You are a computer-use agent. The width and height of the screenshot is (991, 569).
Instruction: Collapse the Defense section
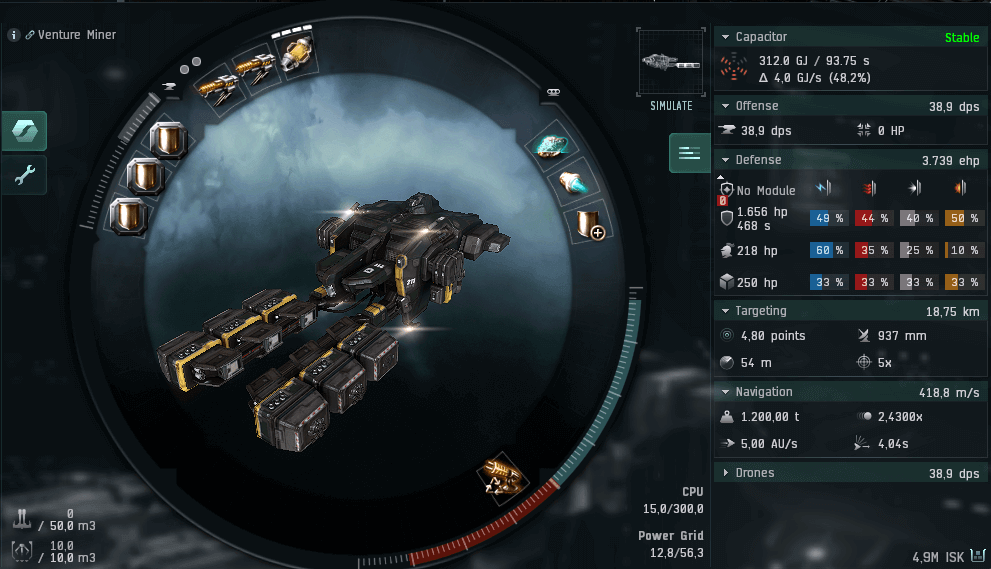(725, 159)
